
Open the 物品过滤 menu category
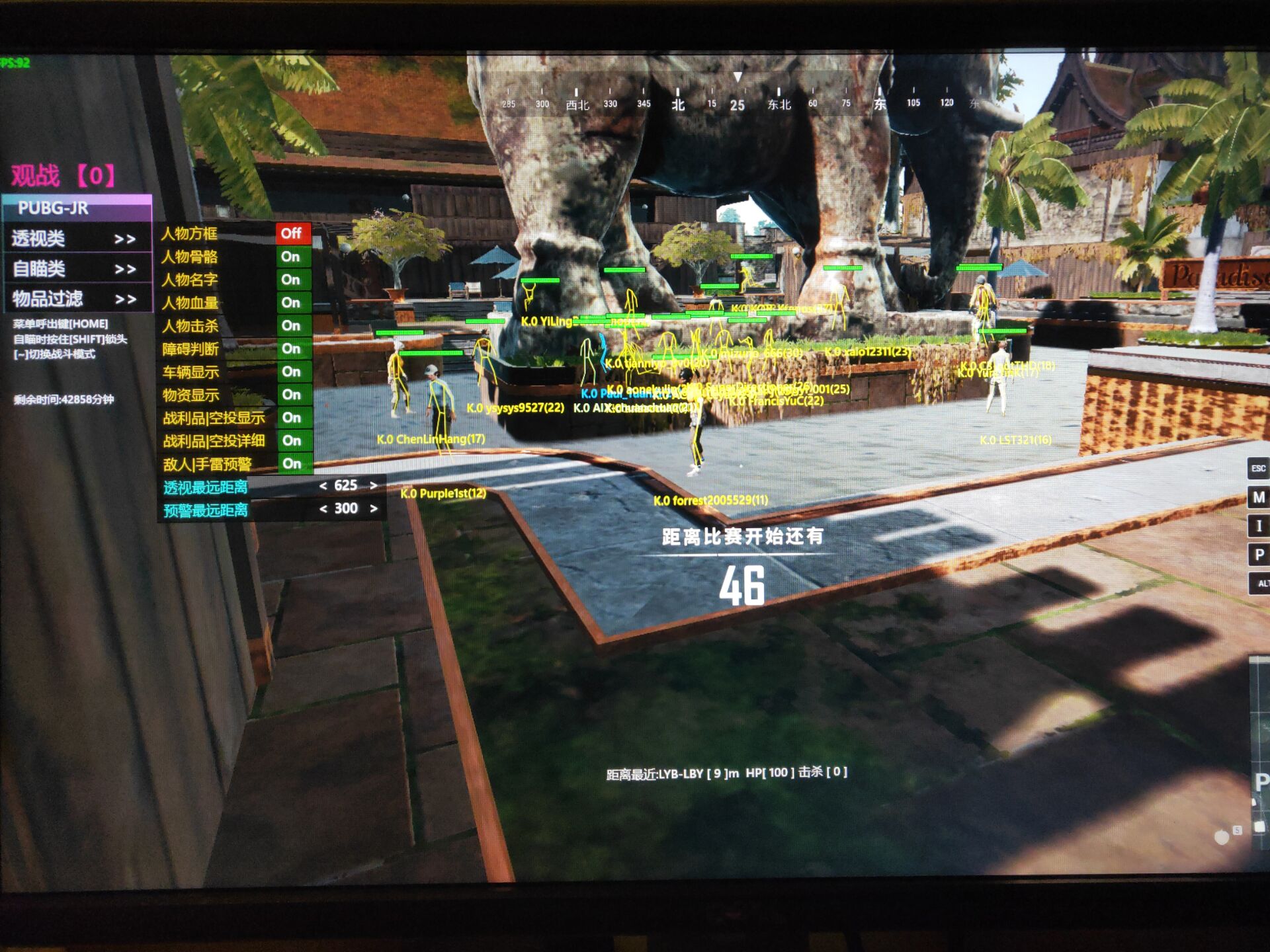click(74, 299)
